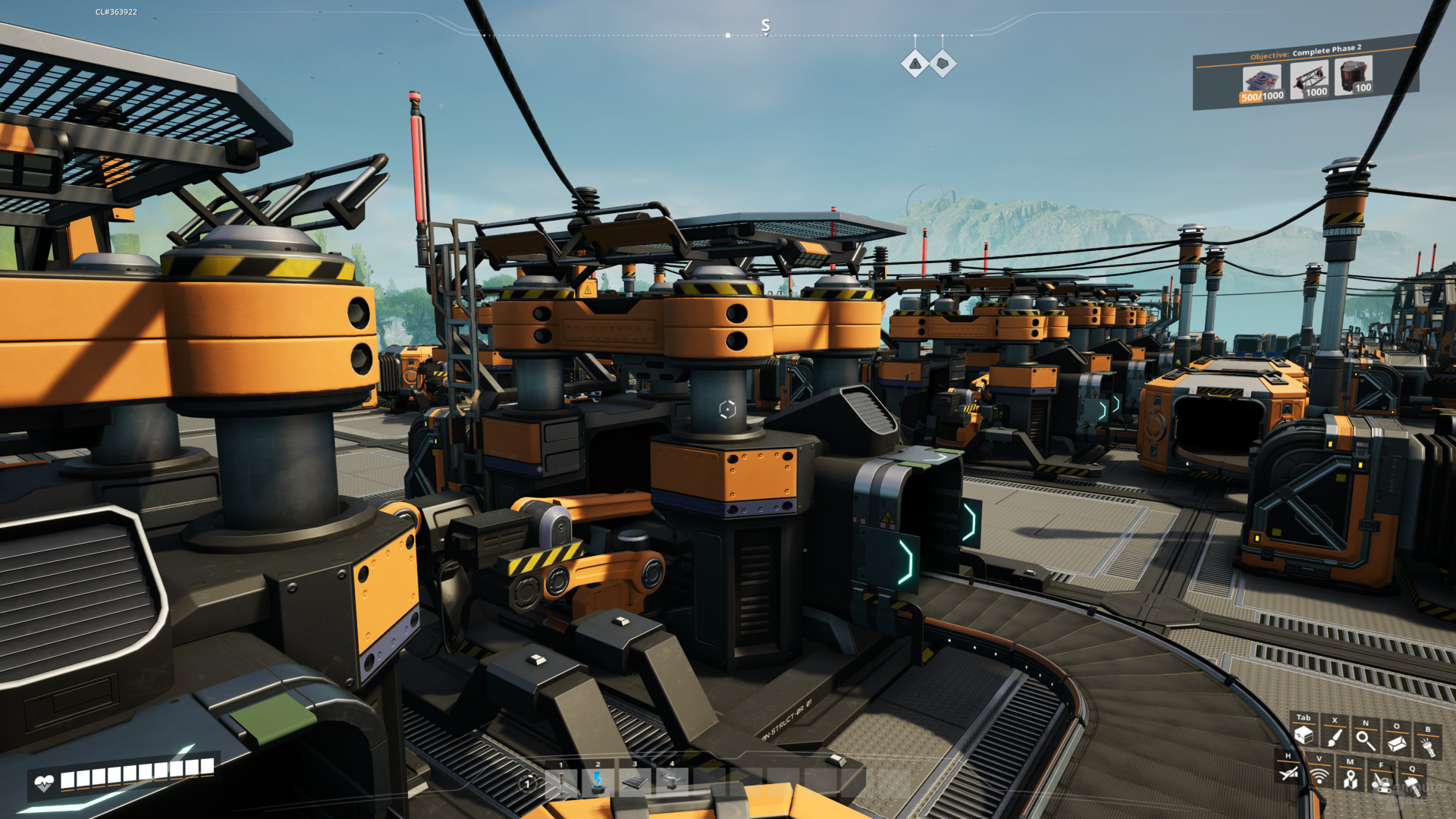Open the build menu hammer icon
Viewport: 1456px width, 819px height.
coord(1412,786)
